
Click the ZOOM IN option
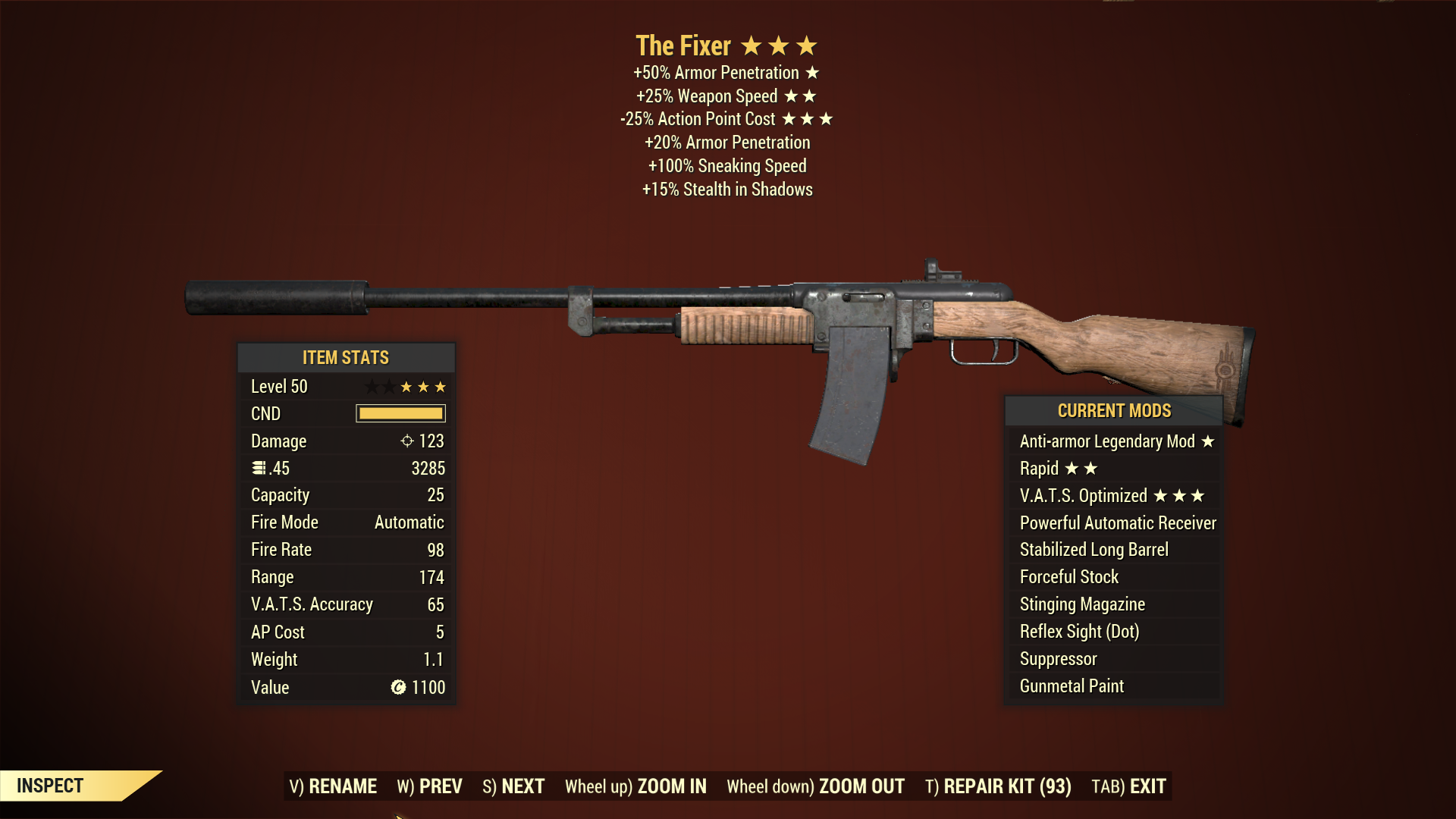click(635, 786)
